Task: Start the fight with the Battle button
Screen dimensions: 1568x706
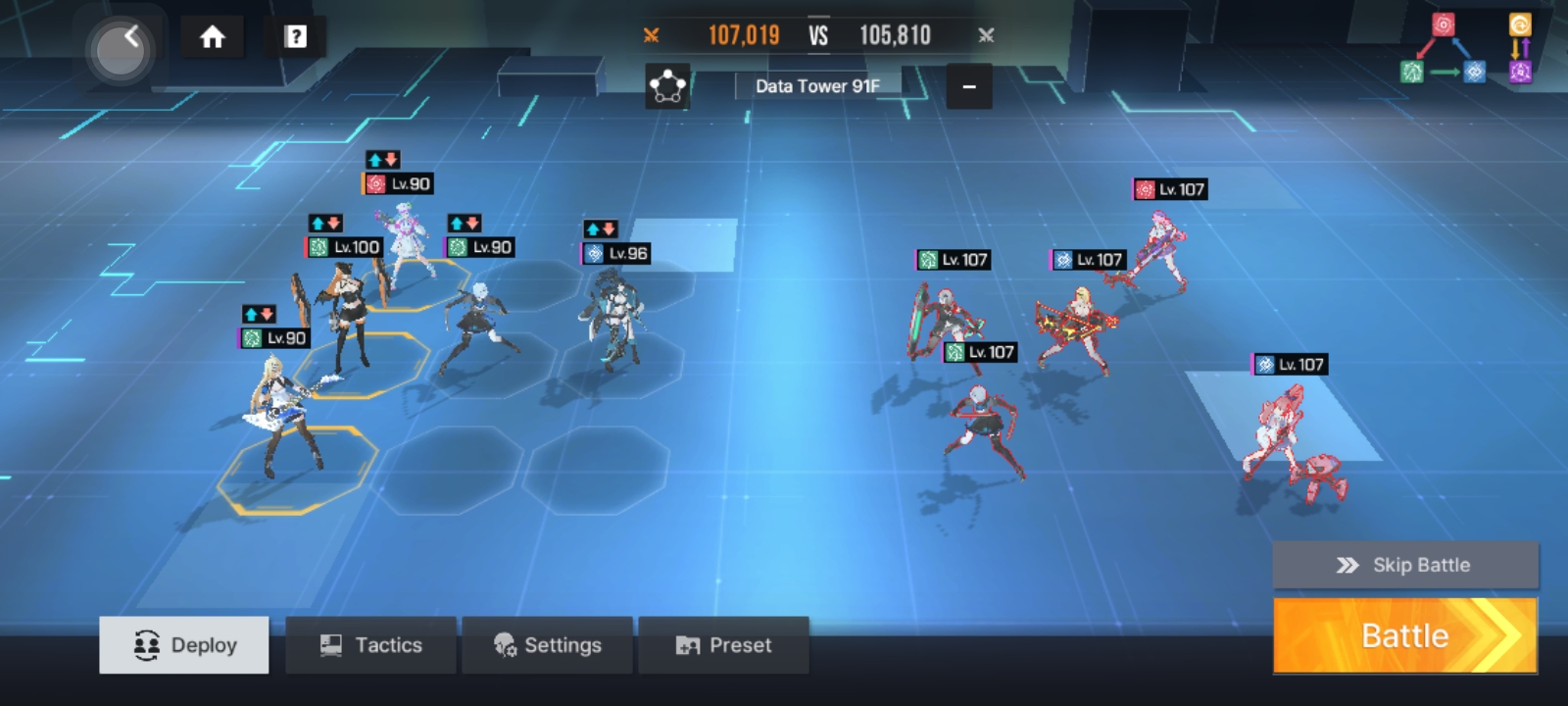Action: click(1404, 635)
